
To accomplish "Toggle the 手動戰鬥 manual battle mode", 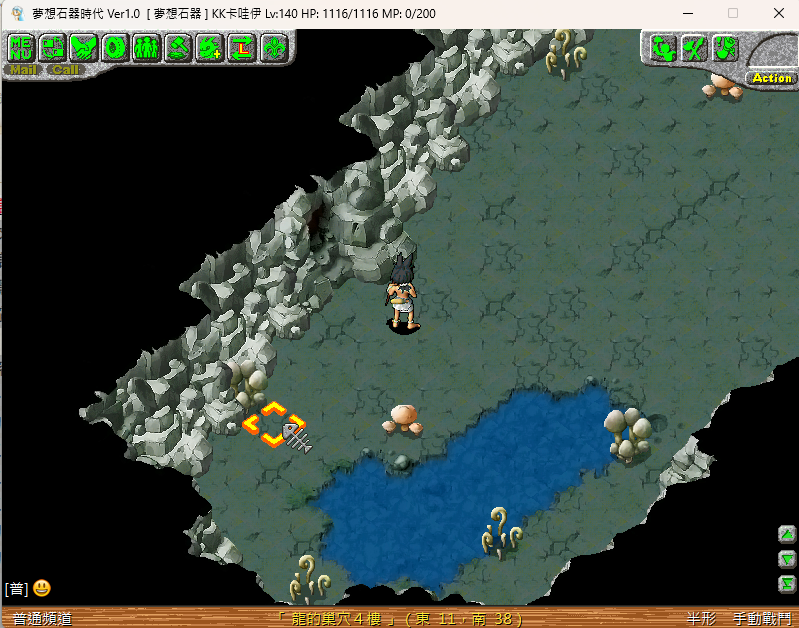I will tap(761, 619).
